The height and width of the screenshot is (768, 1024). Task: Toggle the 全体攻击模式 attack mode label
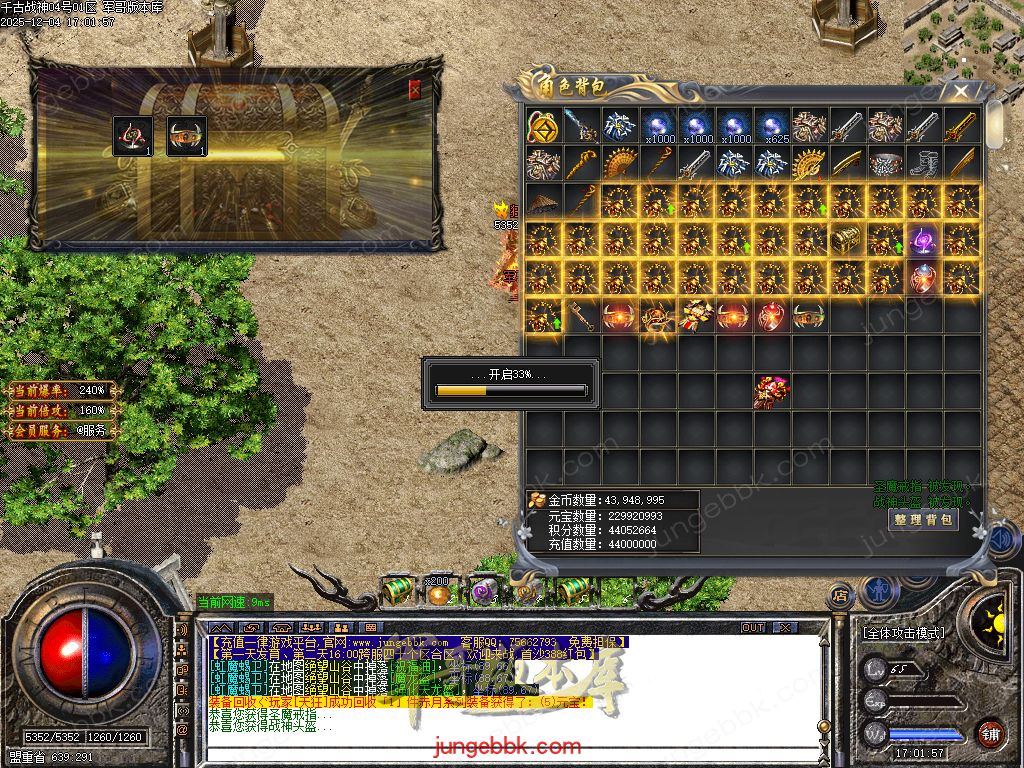click(x=903, y=633)
